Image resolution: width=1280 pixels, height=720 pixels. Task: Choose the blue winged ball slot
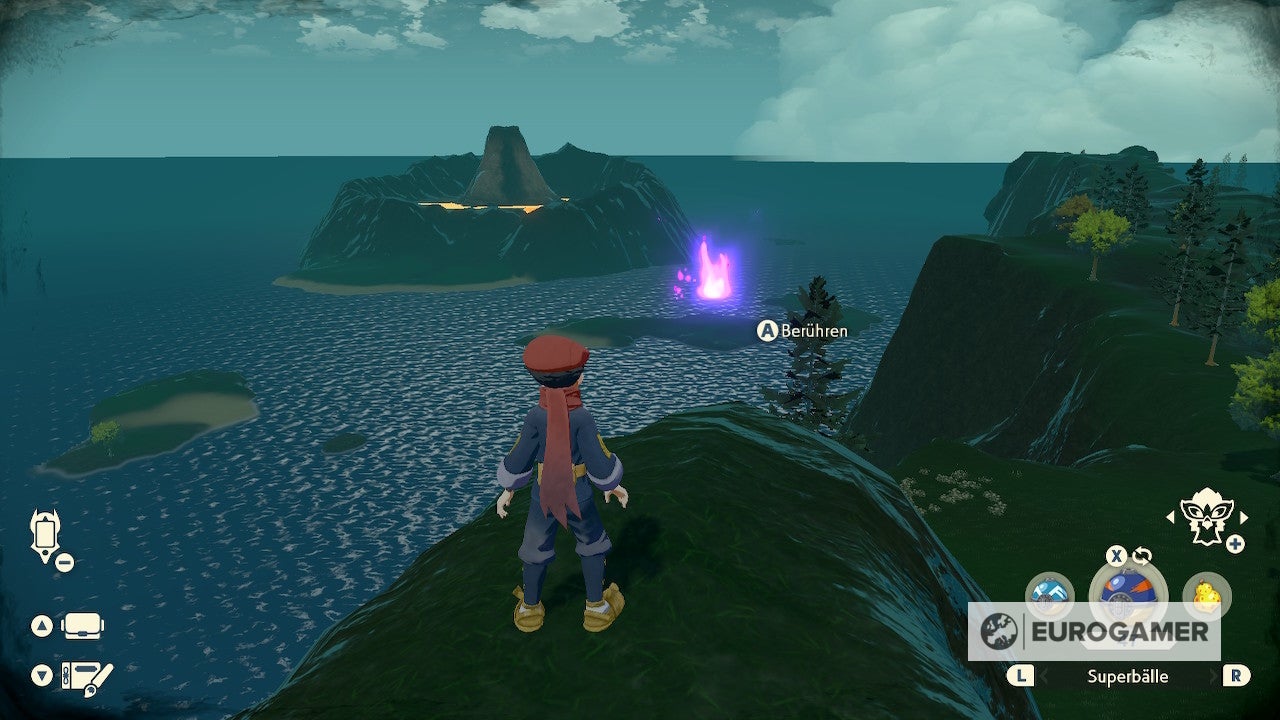1049,593
